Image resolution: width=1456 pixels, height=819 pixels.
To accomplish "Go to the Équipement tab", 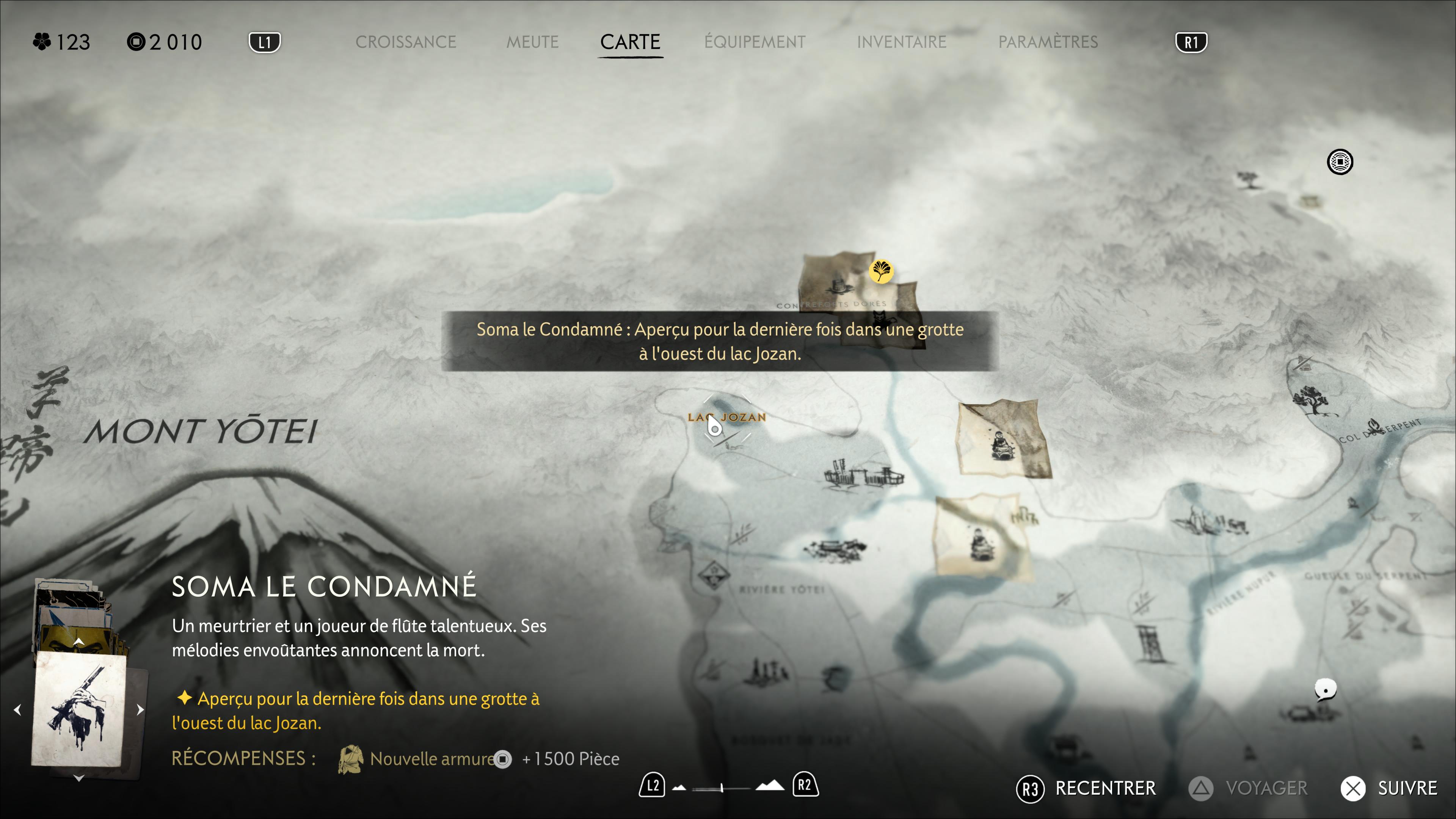I will [x=755, y=42].
